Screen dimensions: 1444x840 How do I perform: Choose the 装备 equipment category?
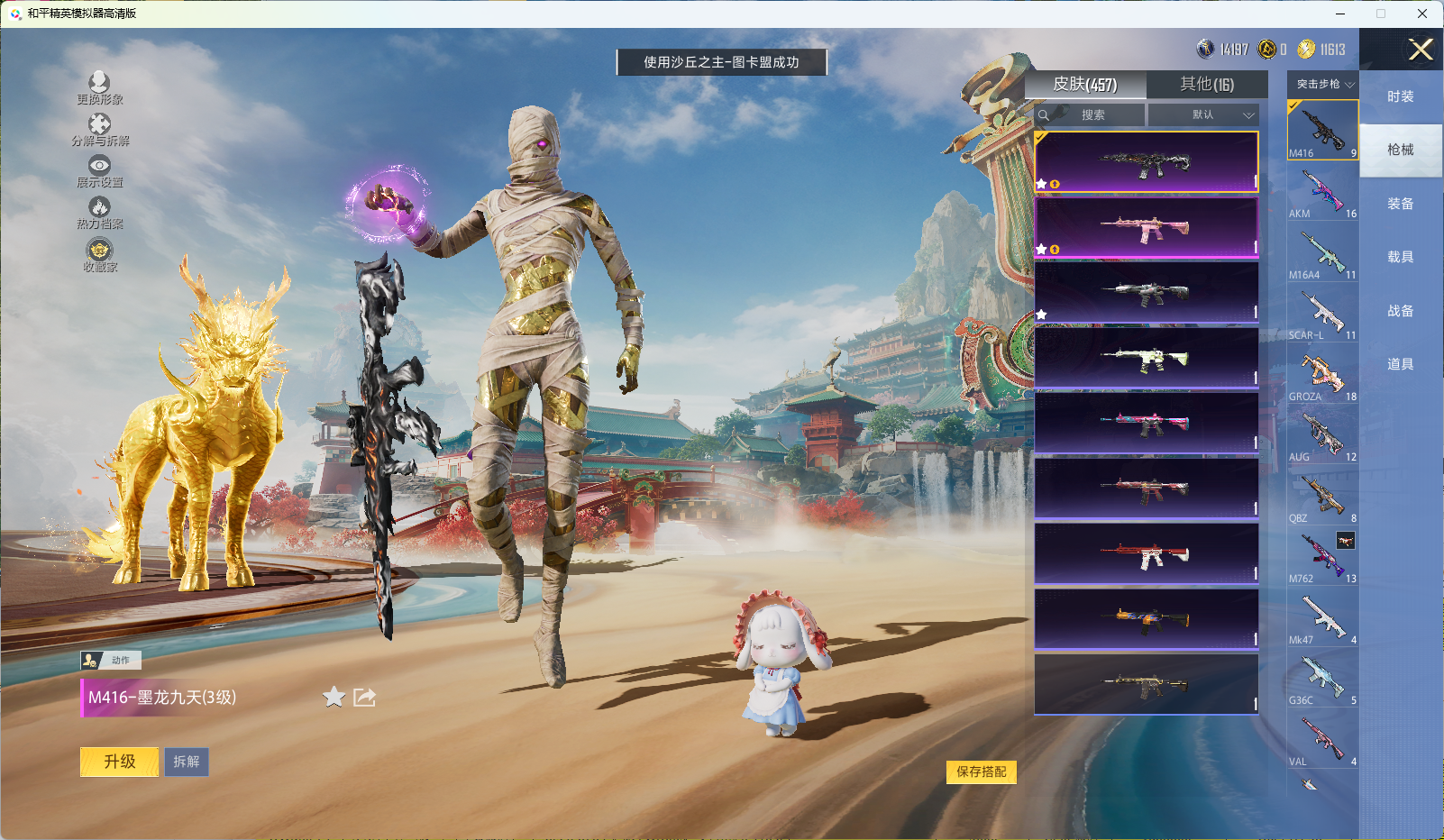pyautogui.click(x=1400, y=204)
